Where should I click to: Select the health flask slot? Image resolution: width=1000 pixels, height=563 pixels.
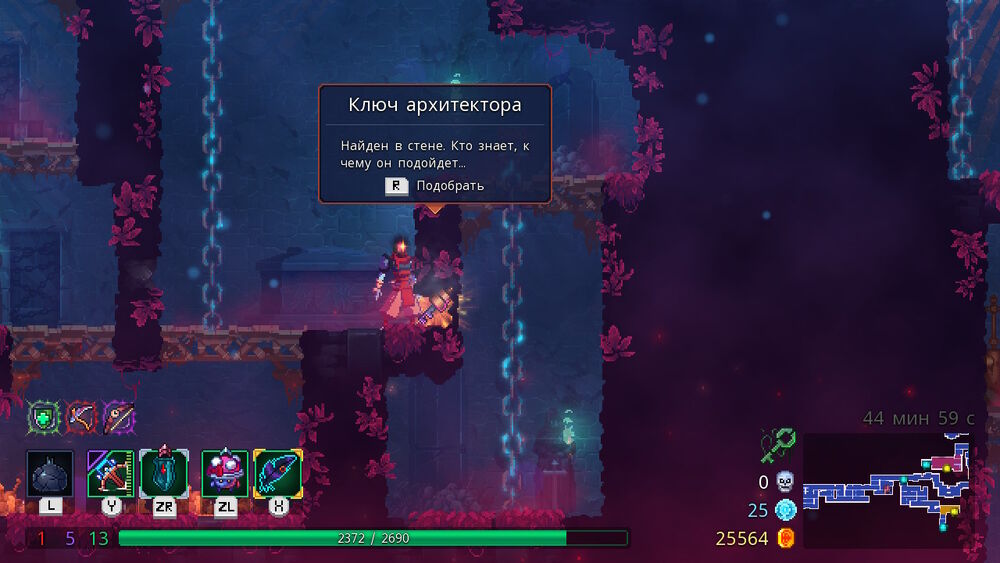pos(50,473)
